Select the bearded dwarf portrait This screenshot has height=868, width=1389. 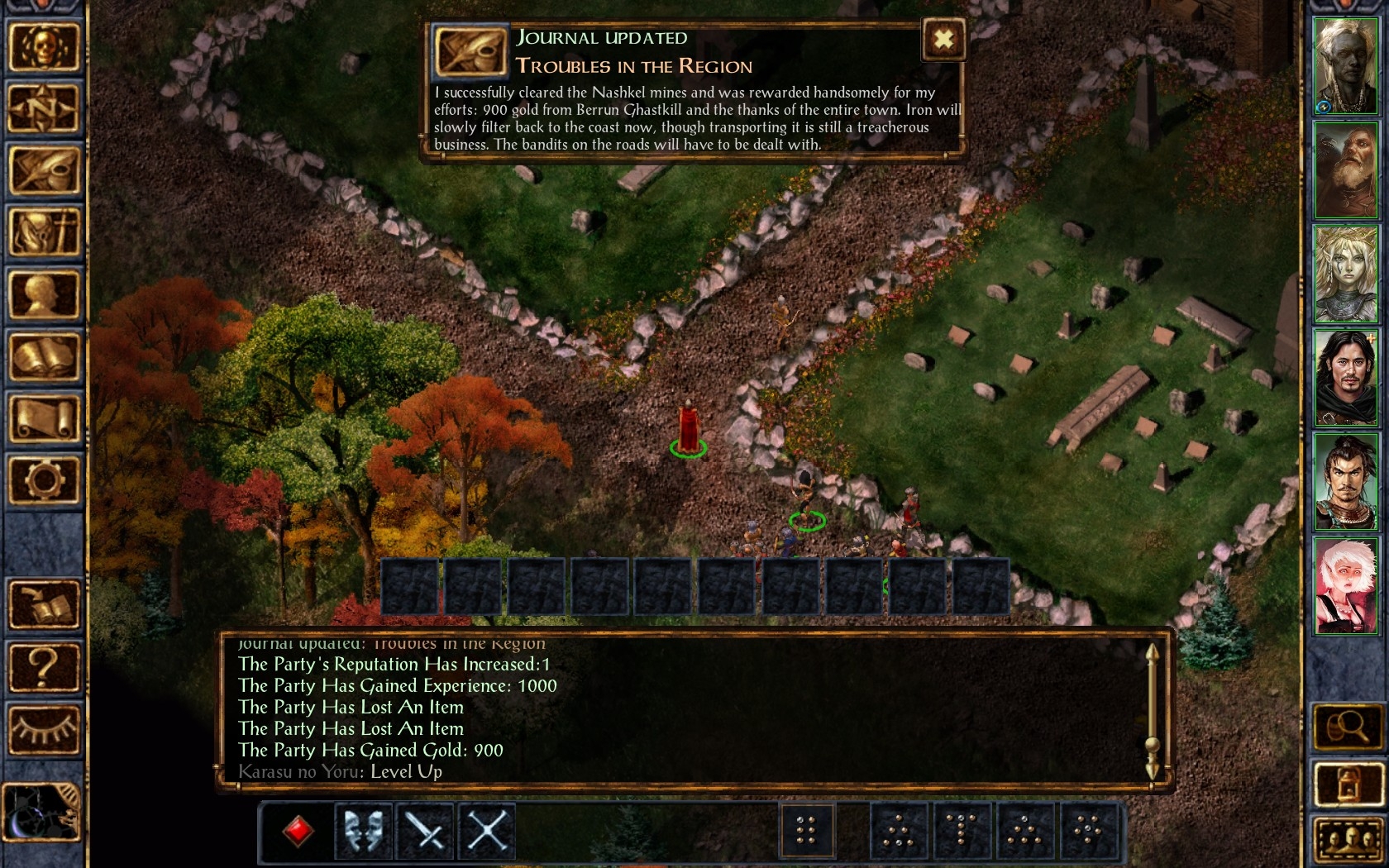coord(1345,170)
